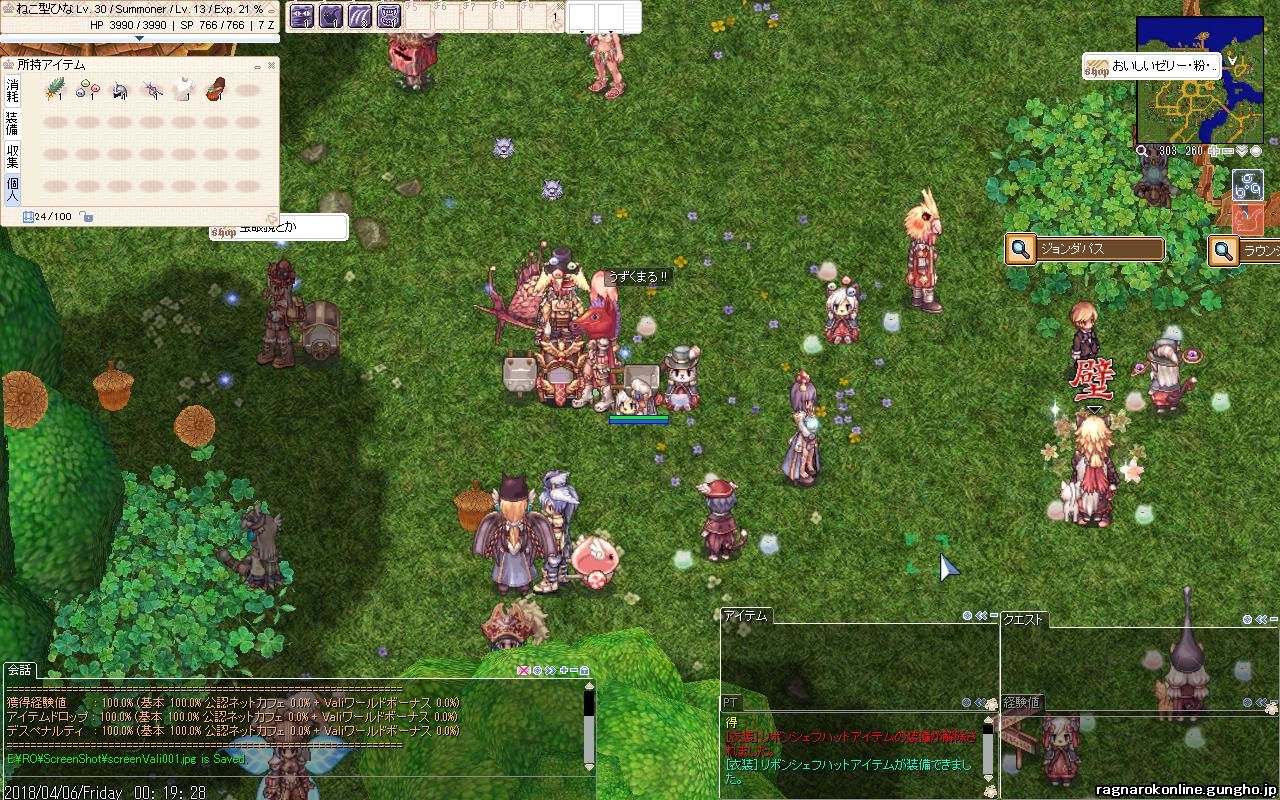Image resolution: width=1280 pixels, height=800 pixels.
Task: Zoom out the minimap with minus button
Action: click(1228, 151)
